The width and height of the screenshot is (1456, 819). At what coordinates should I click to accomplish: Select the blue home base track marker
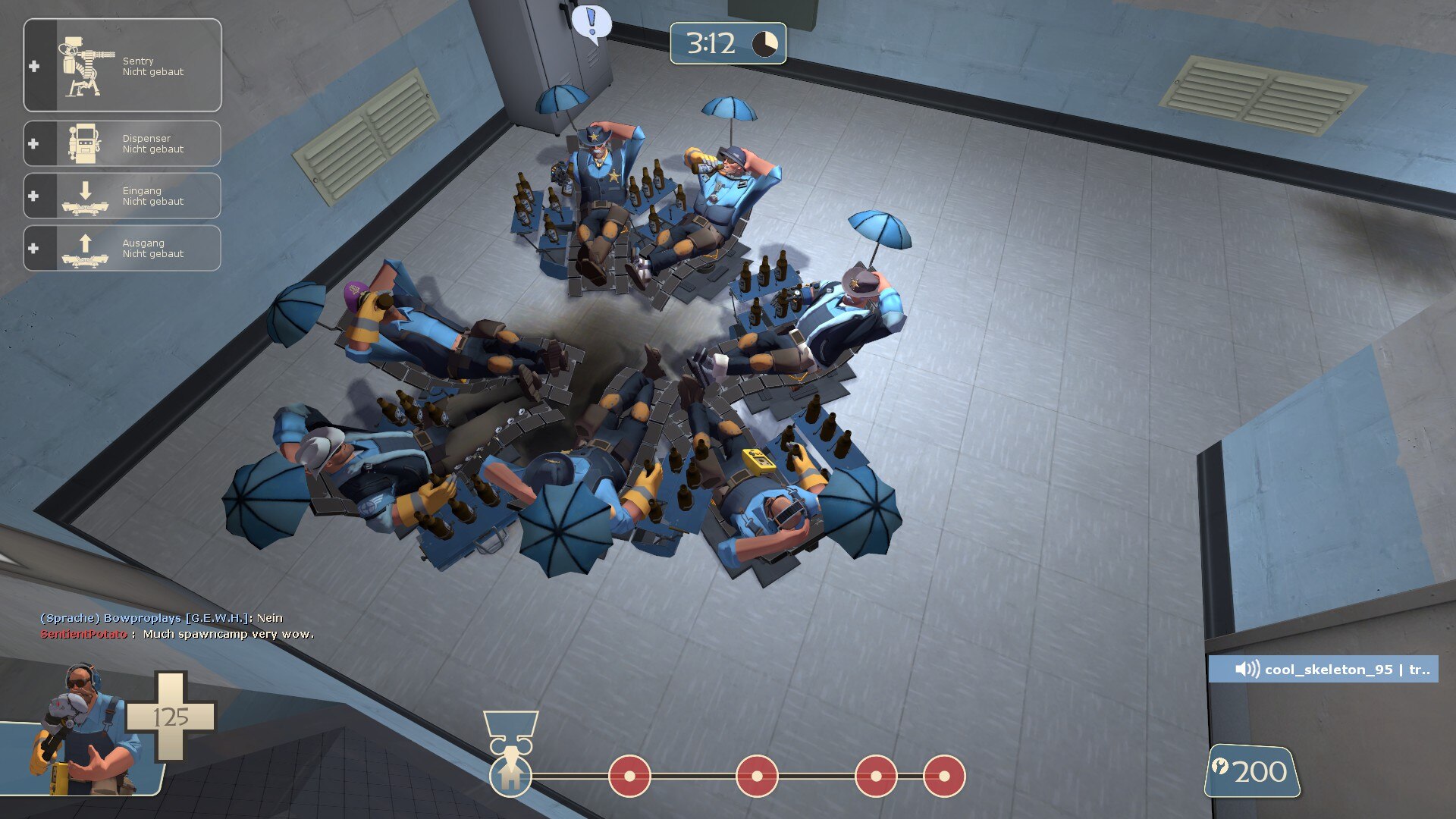[510, 776]
